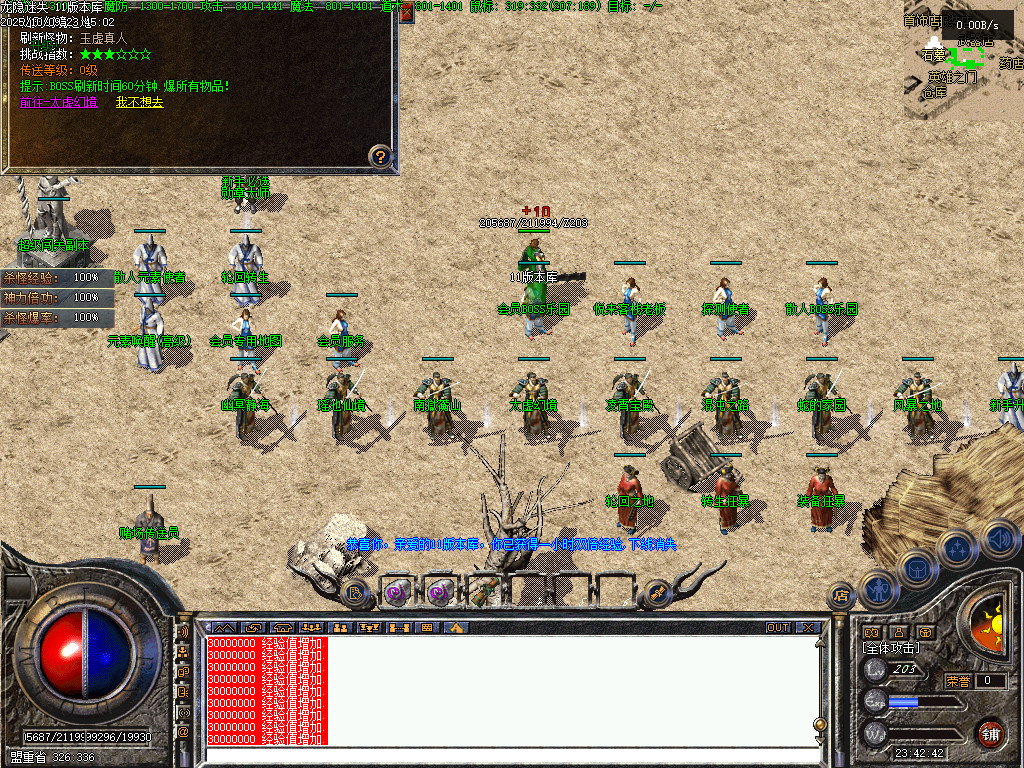Click the chat scrollbar down arrow
This screenshot has width=1024, height=768.
click(819, 740)
